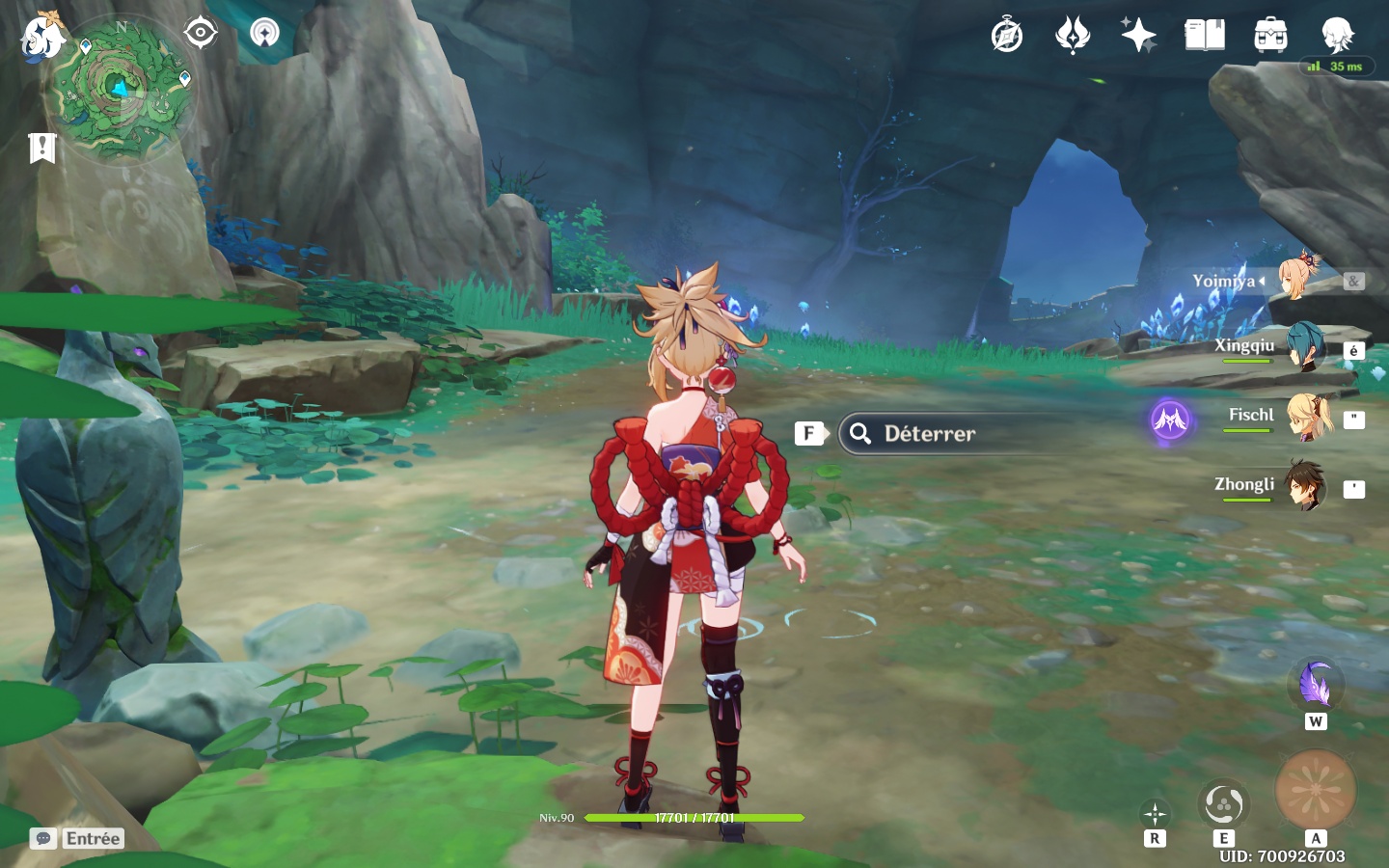Open the character screen icon
Viewport: 1389px width, 868px height.
tap(1337, 36)
